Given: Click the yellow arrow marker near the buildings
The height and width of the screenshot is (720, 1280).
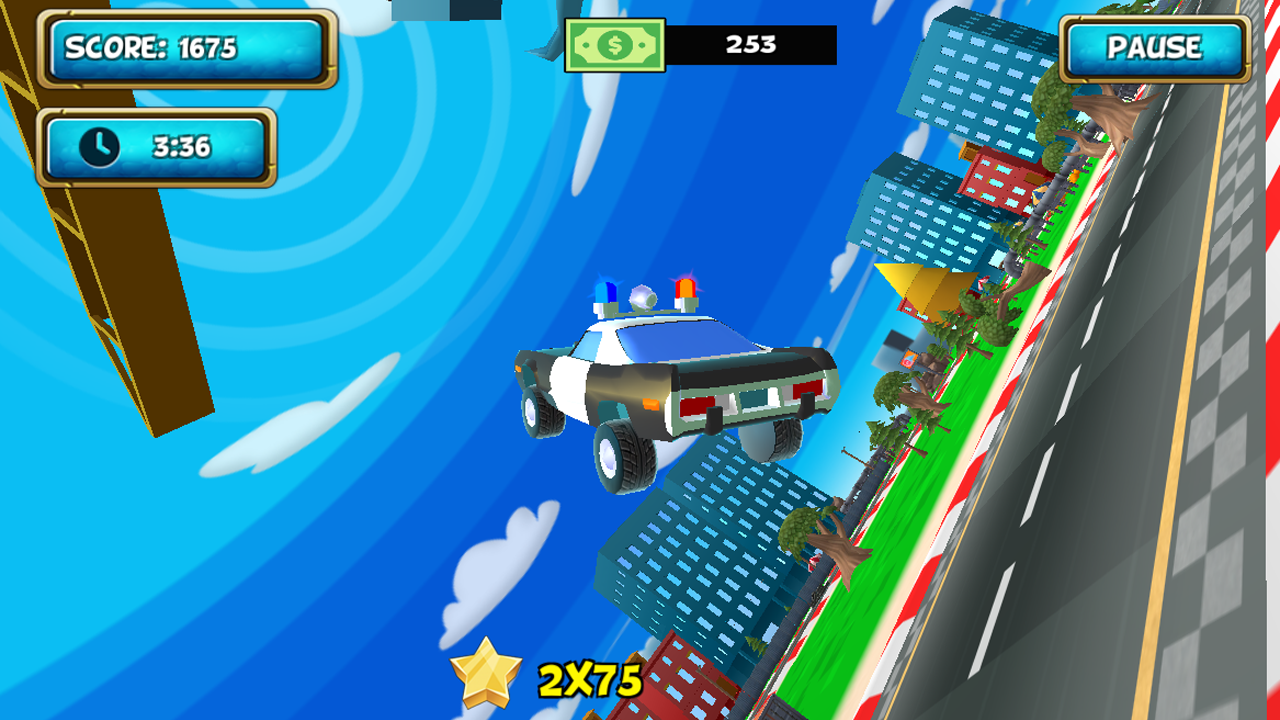Looking at the screenshot, I should [x=915, y=290].
